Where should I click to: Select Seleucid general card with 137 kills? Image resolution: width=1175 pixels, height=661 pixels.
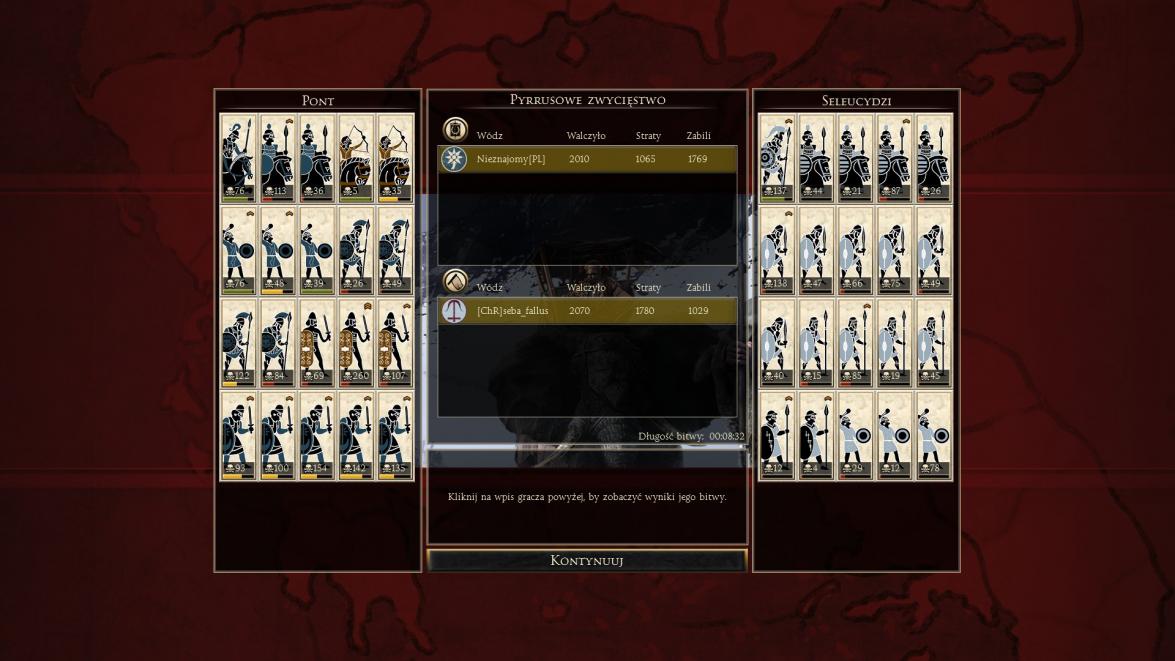point(776,158)
